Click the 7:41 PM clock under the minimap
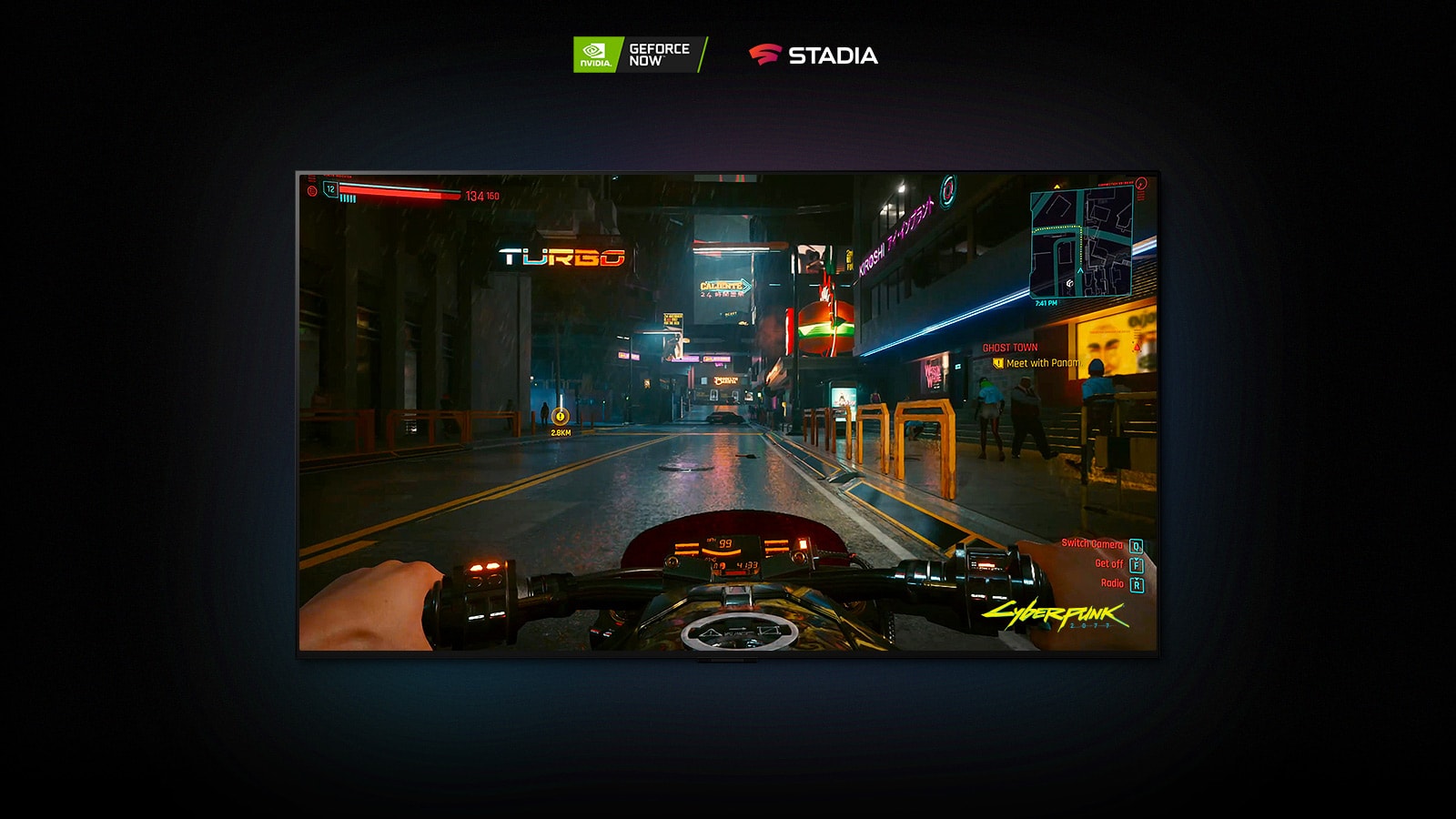Screen dimensions: 1456x819 pos(1046,302)
